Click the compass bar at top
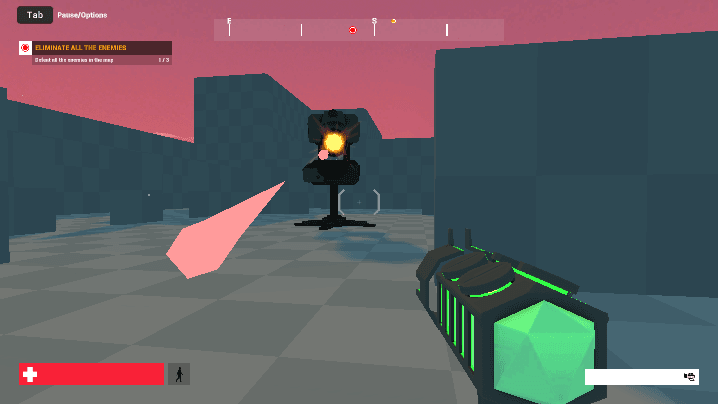 pyautogui.click(x=358, y=30)
